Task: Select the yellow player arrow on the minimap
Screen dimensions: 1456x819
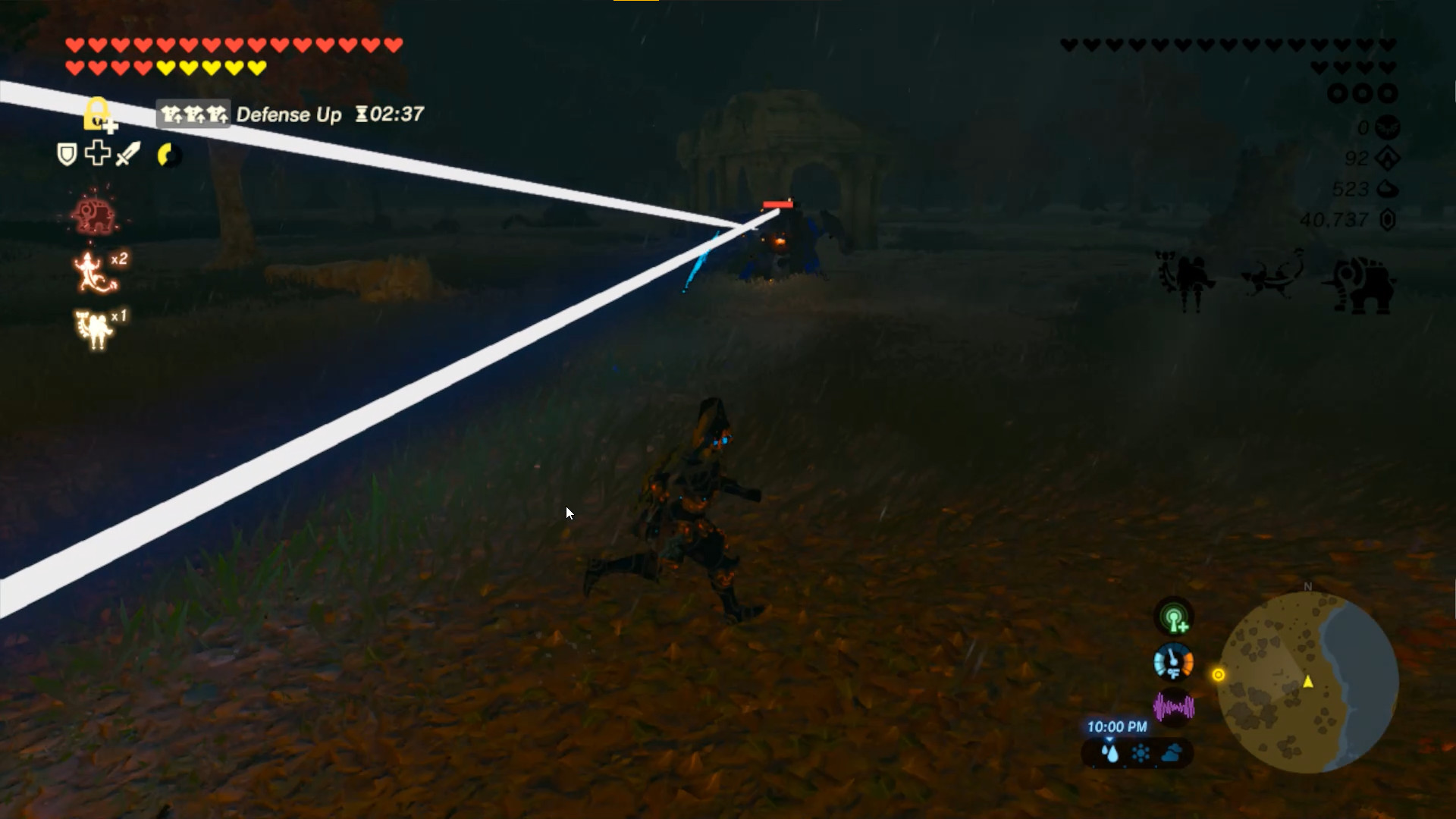Action: point(1308,682)
